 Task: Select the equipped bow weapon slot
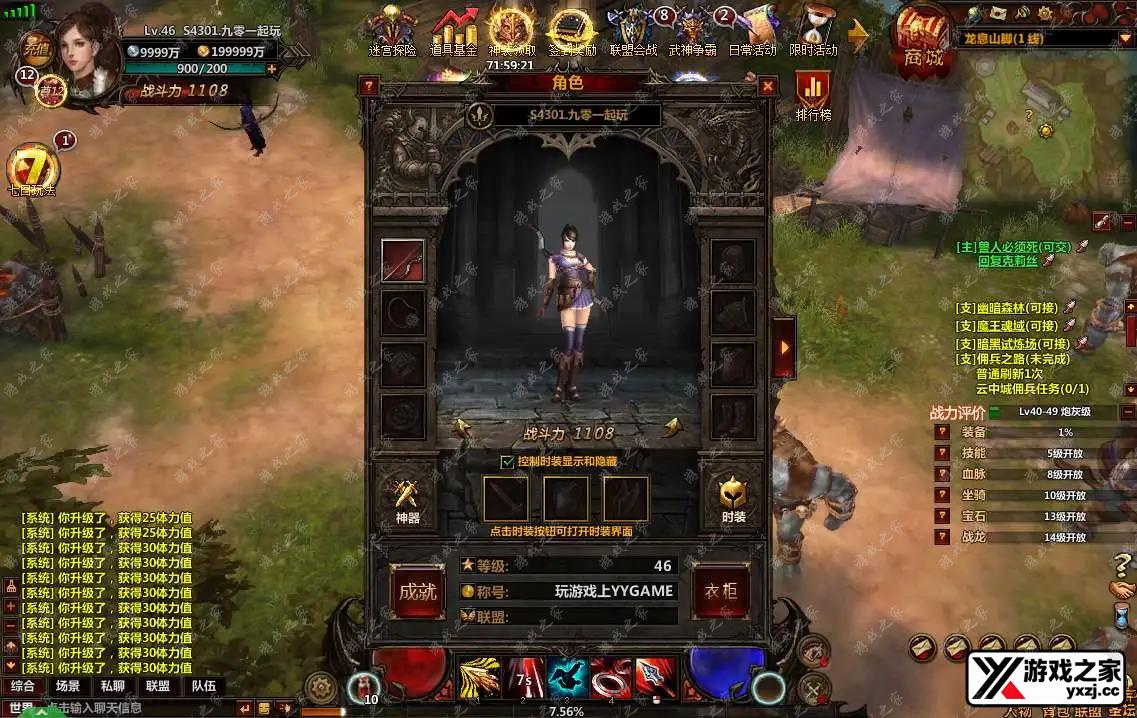(x=402, y=260)
